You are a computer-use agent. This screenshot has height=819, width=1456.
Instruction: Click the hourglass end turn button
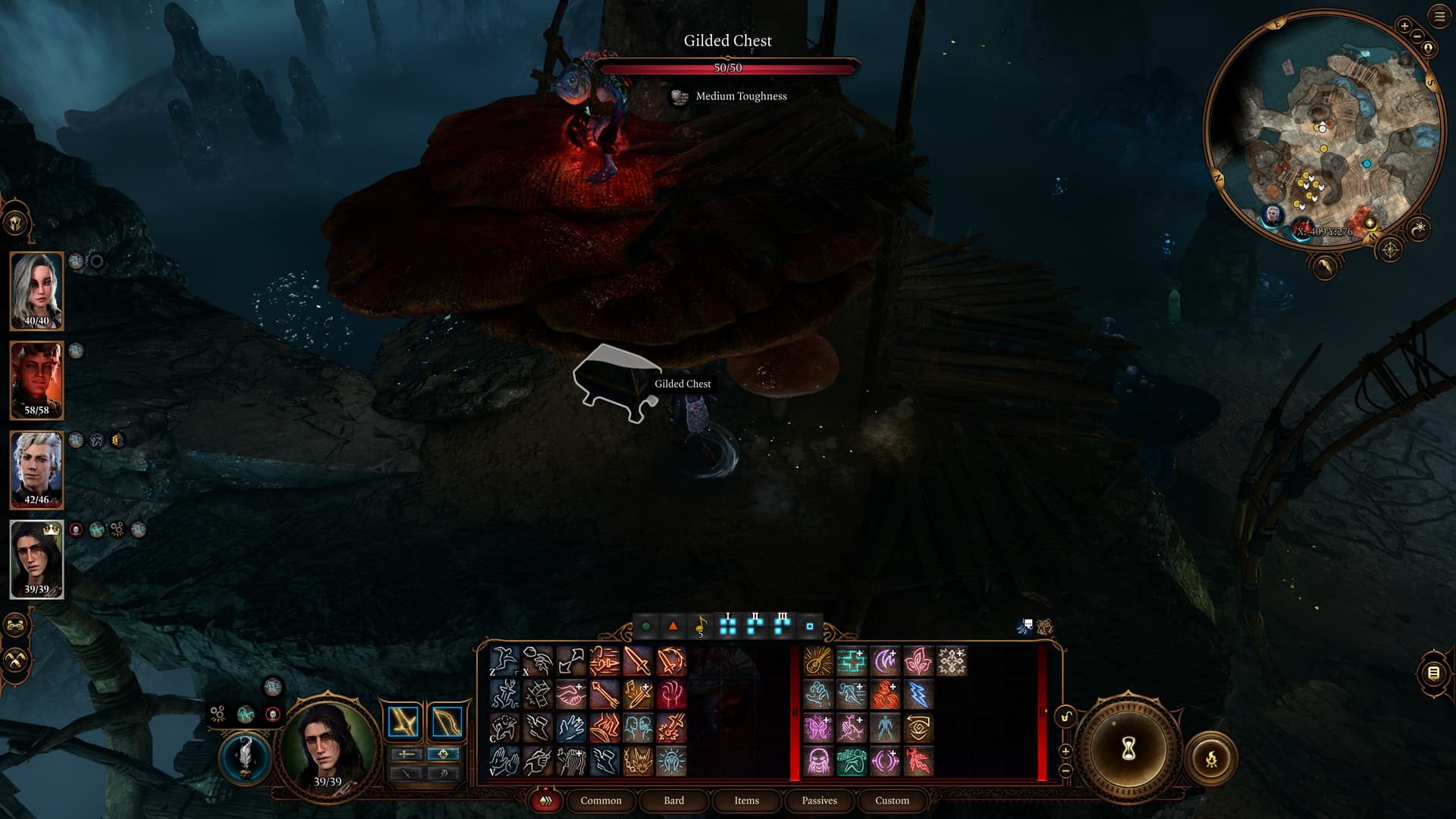click(1128, 749)
